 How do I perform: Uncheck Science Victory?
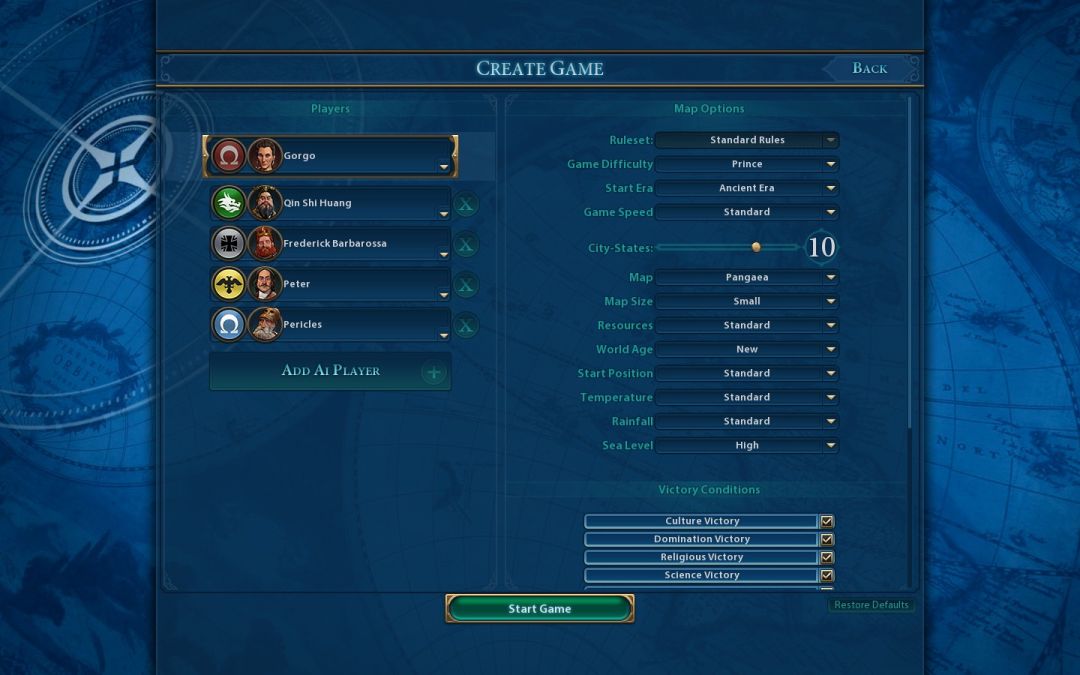click(x=827, y=575)
